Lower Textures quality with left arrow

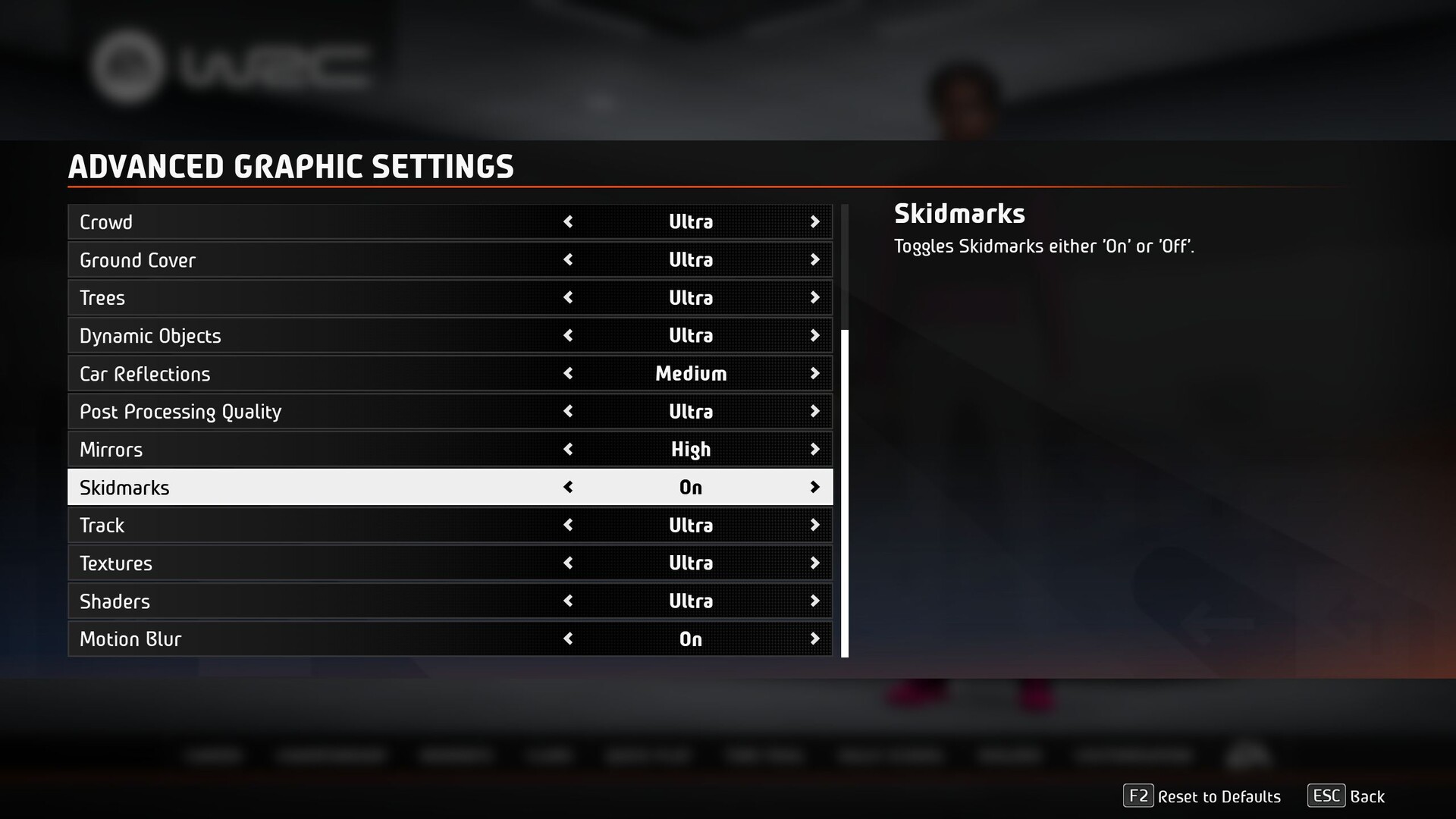(x=568, y=563)
